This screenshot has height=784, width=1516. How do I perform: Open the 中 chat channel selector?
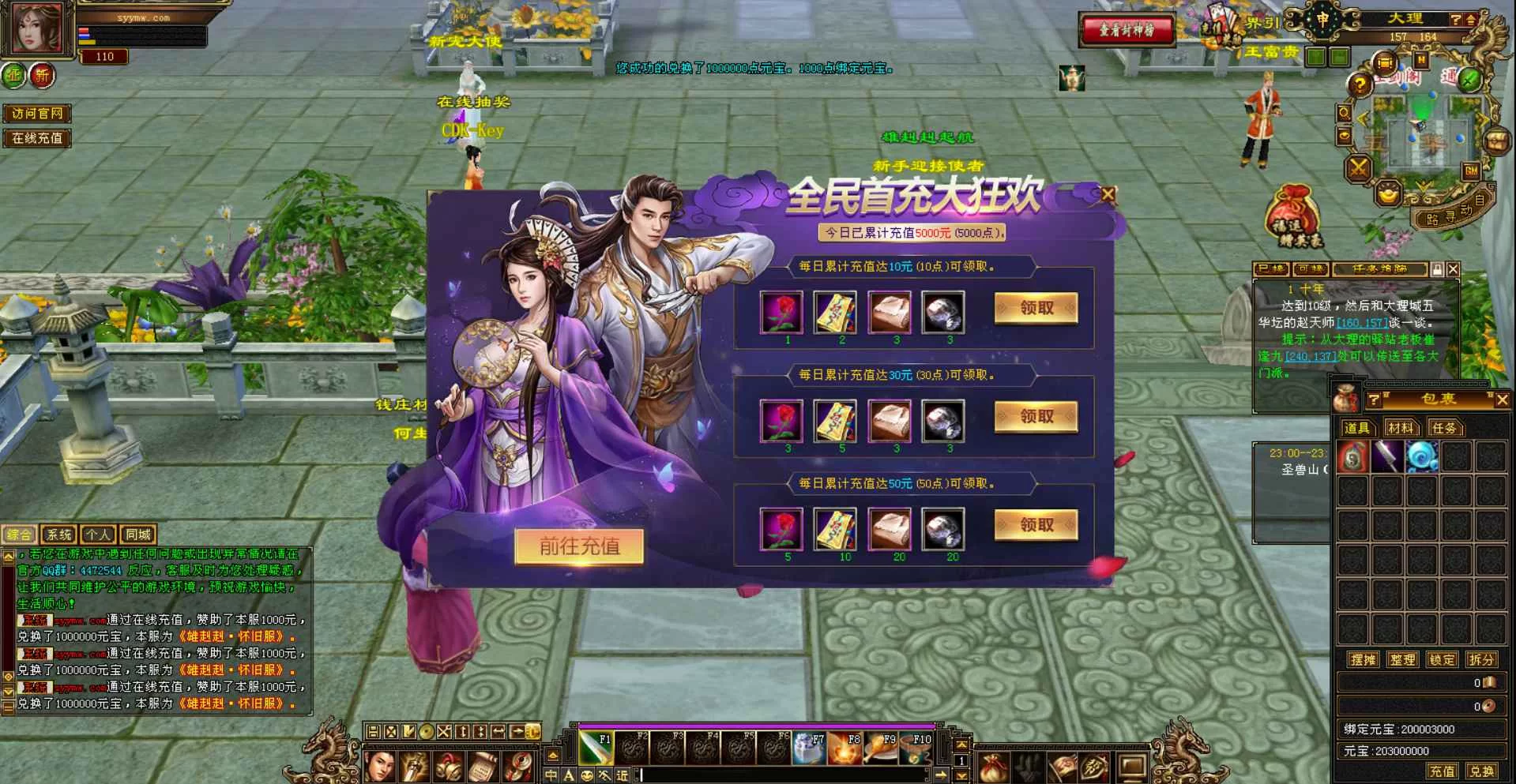click(549, 776)
